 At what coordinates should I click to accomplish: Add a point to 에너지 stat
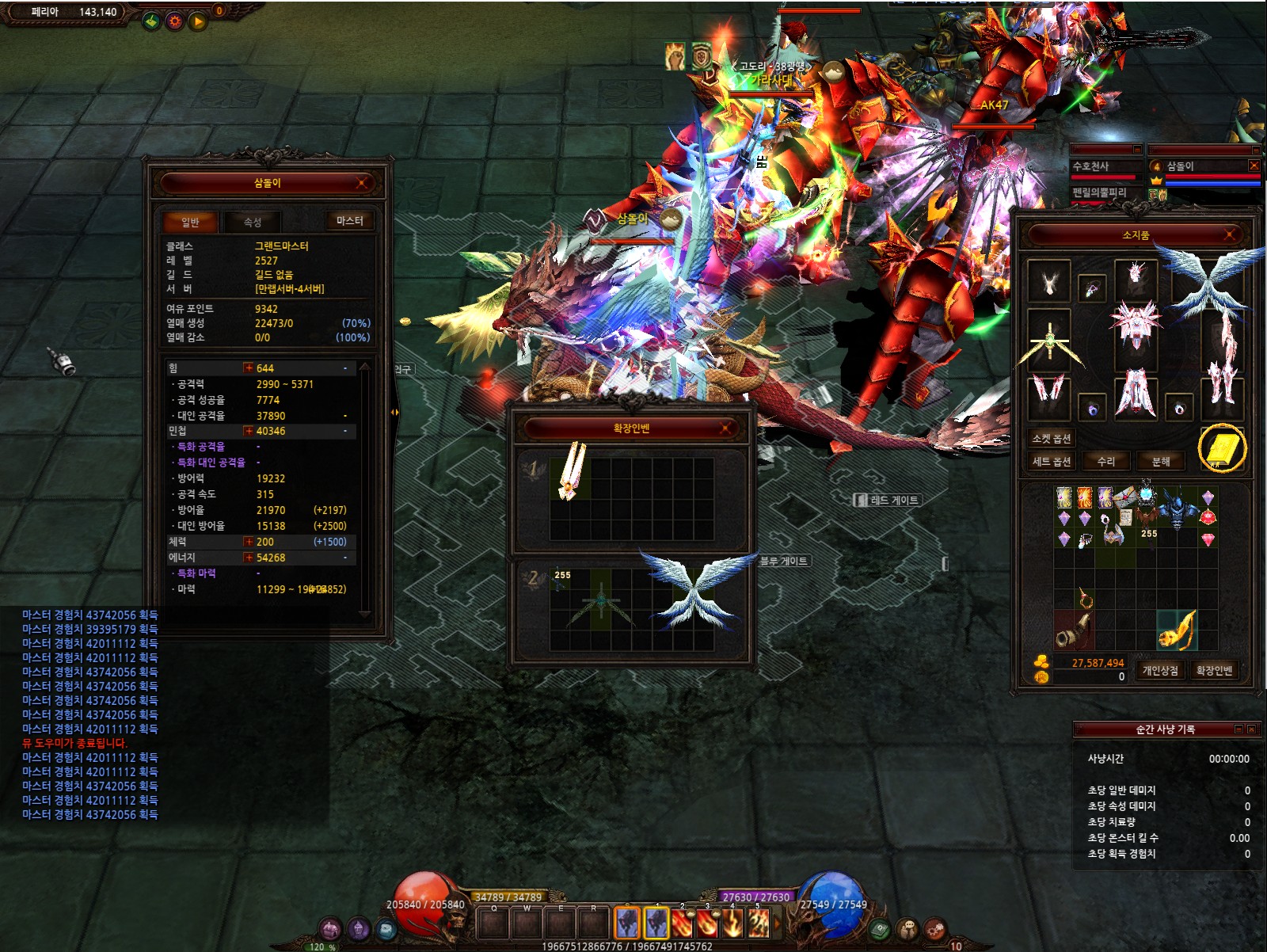coord(249,558)
